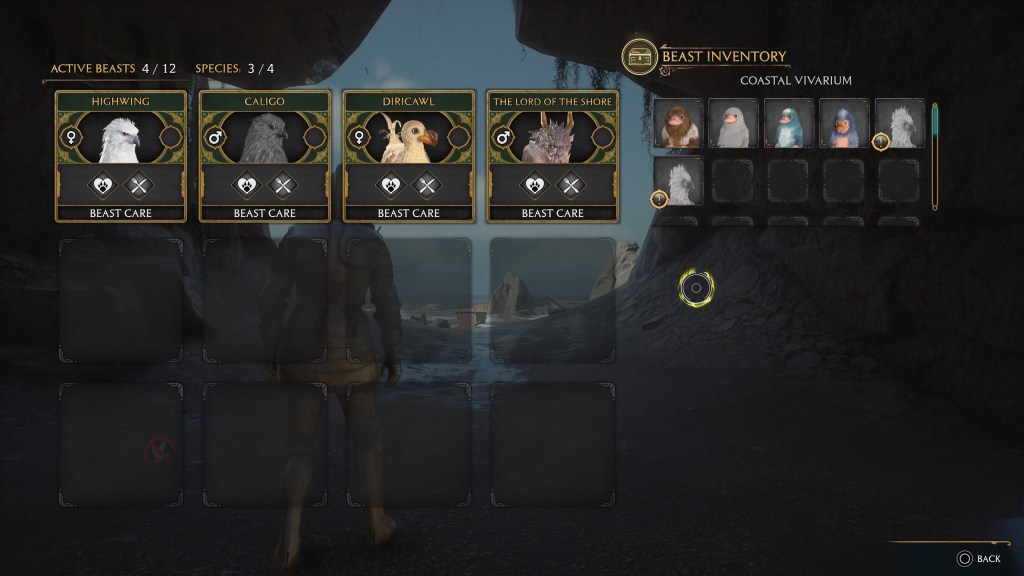Image resolution: width=1024 pixels, height=576 pixels.
Task: Click Highwing's petting paw-heart icon
Action: (x=105, y=184)
